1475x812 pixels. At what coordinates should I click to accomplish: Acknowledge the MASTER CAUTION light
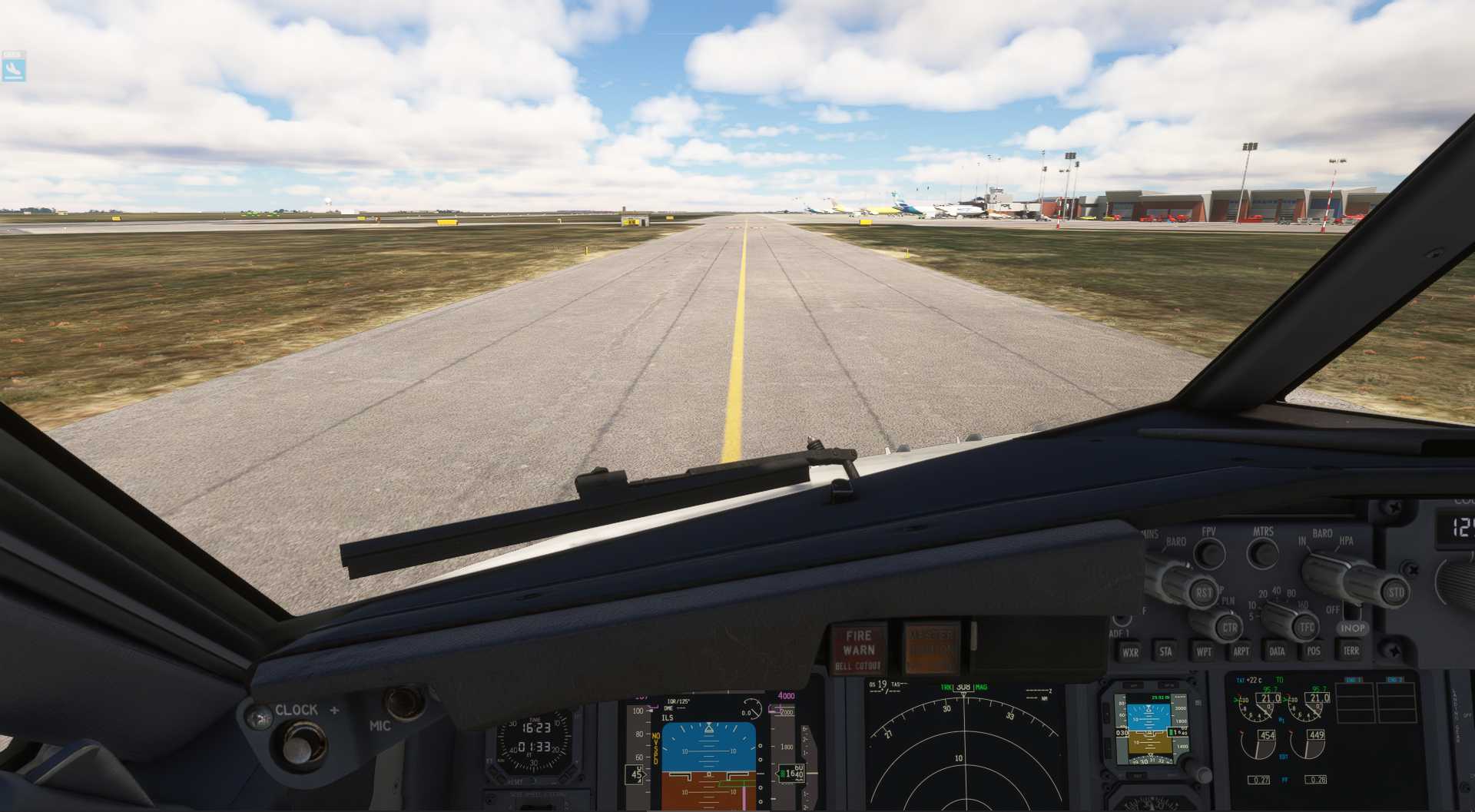930,649
